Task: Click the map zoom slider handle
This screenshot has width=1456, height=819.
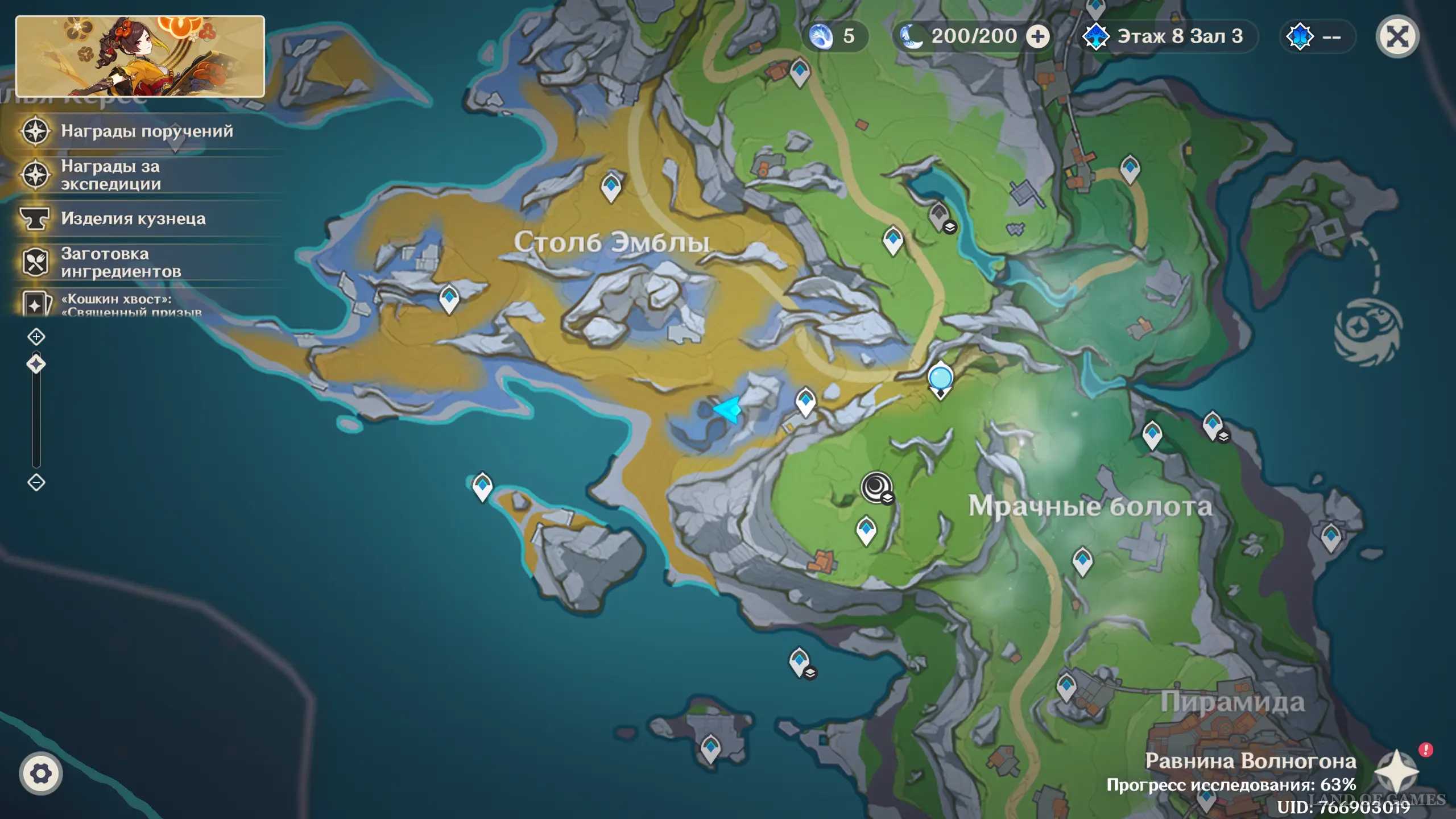Action: click(36, 364)
